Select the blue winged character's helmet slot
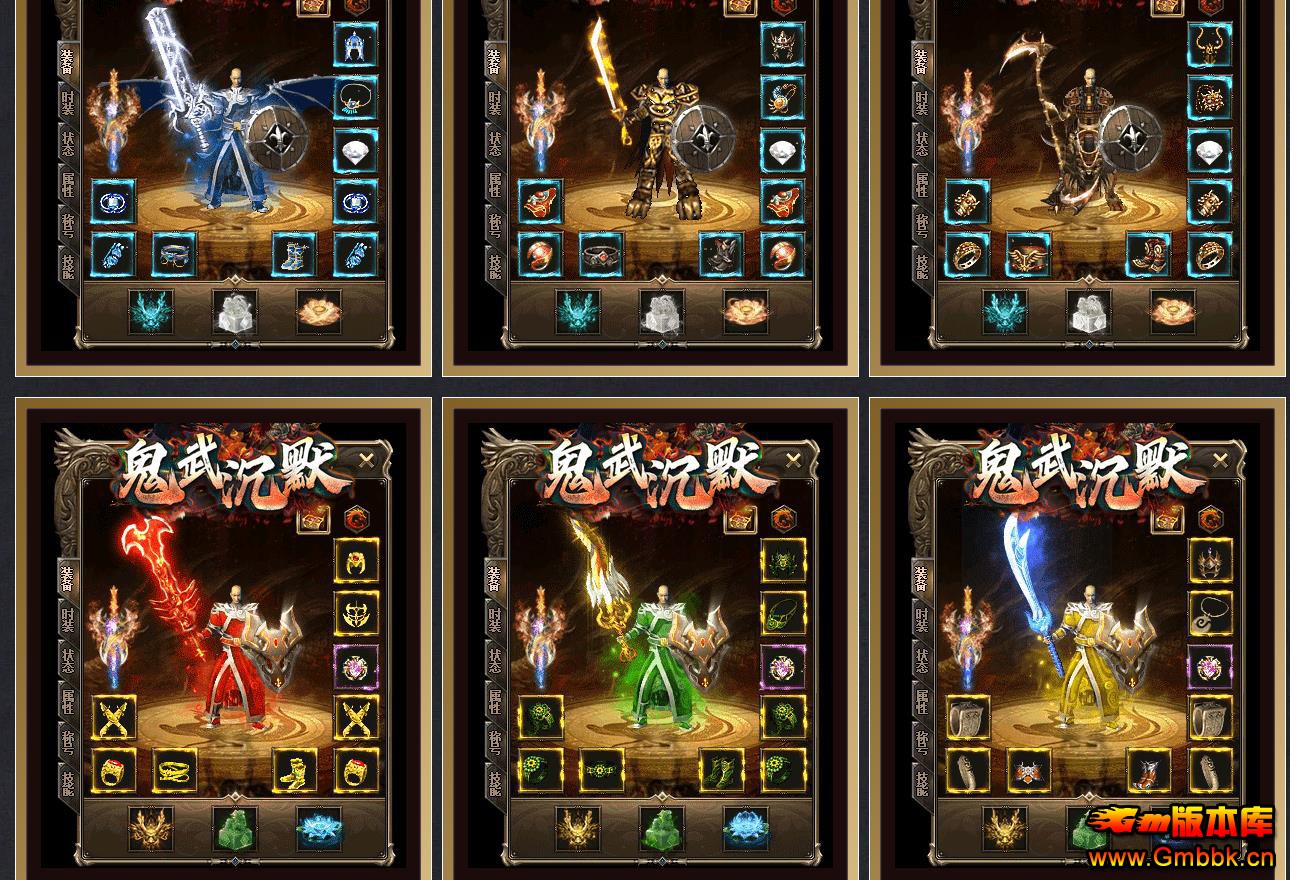The image size is (1290, 880). tap(356, 45)
